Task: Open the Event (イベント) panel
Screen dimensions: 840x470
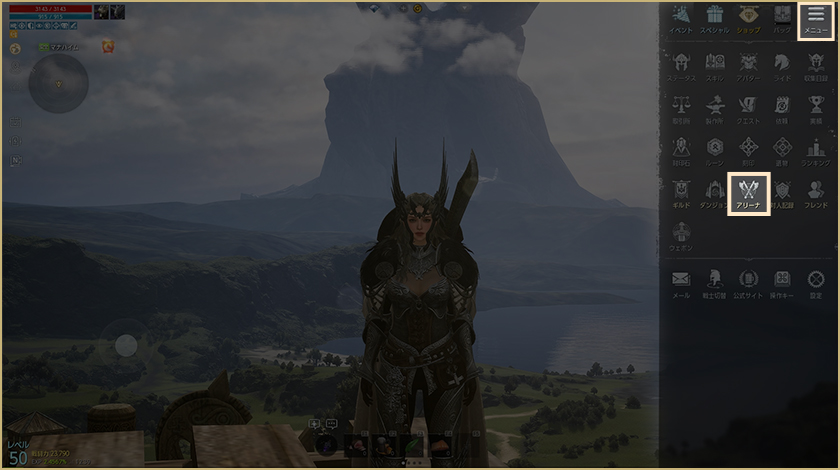Action: [x=681, y=19]
